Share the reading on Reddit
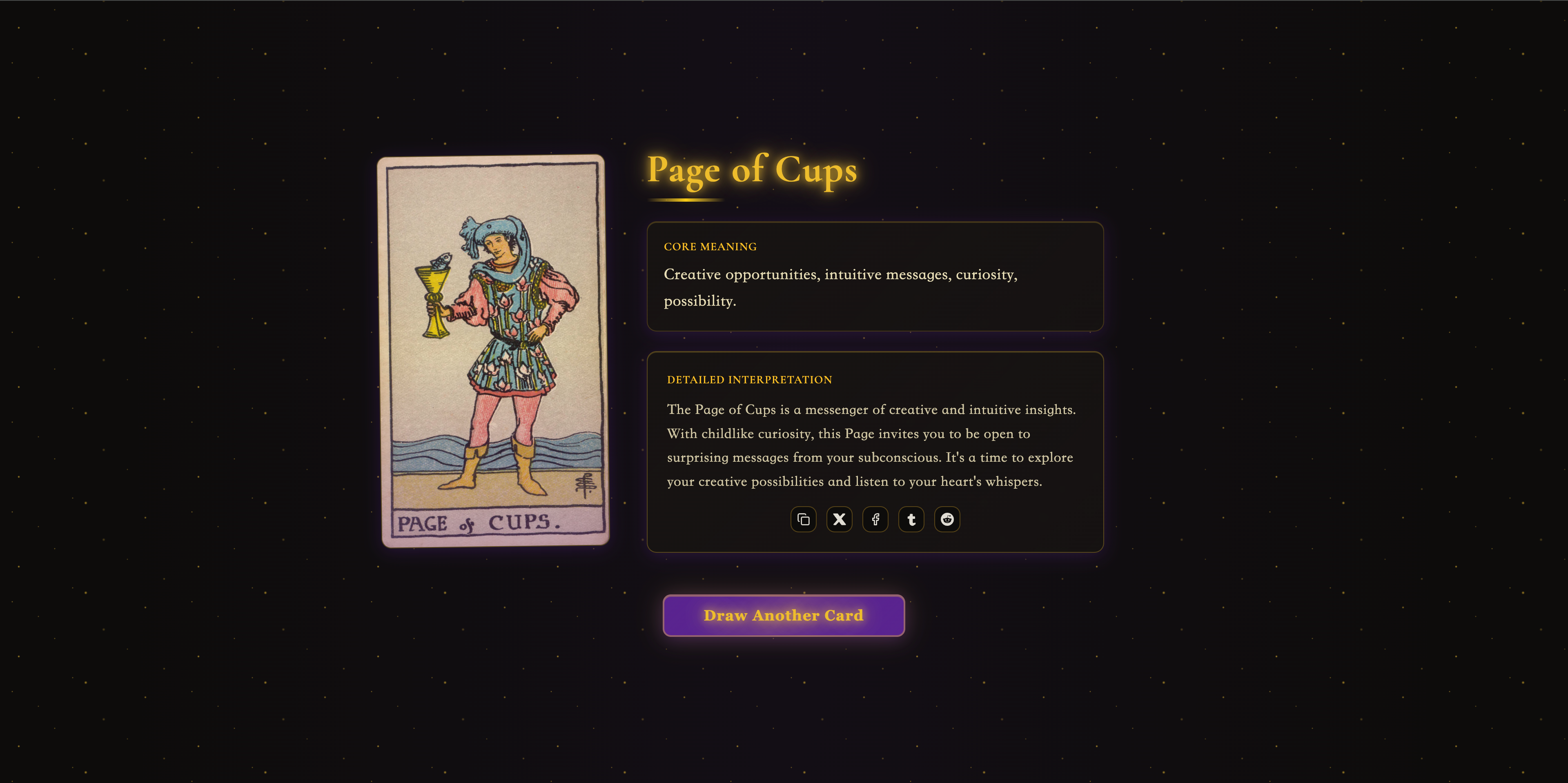 947,520
